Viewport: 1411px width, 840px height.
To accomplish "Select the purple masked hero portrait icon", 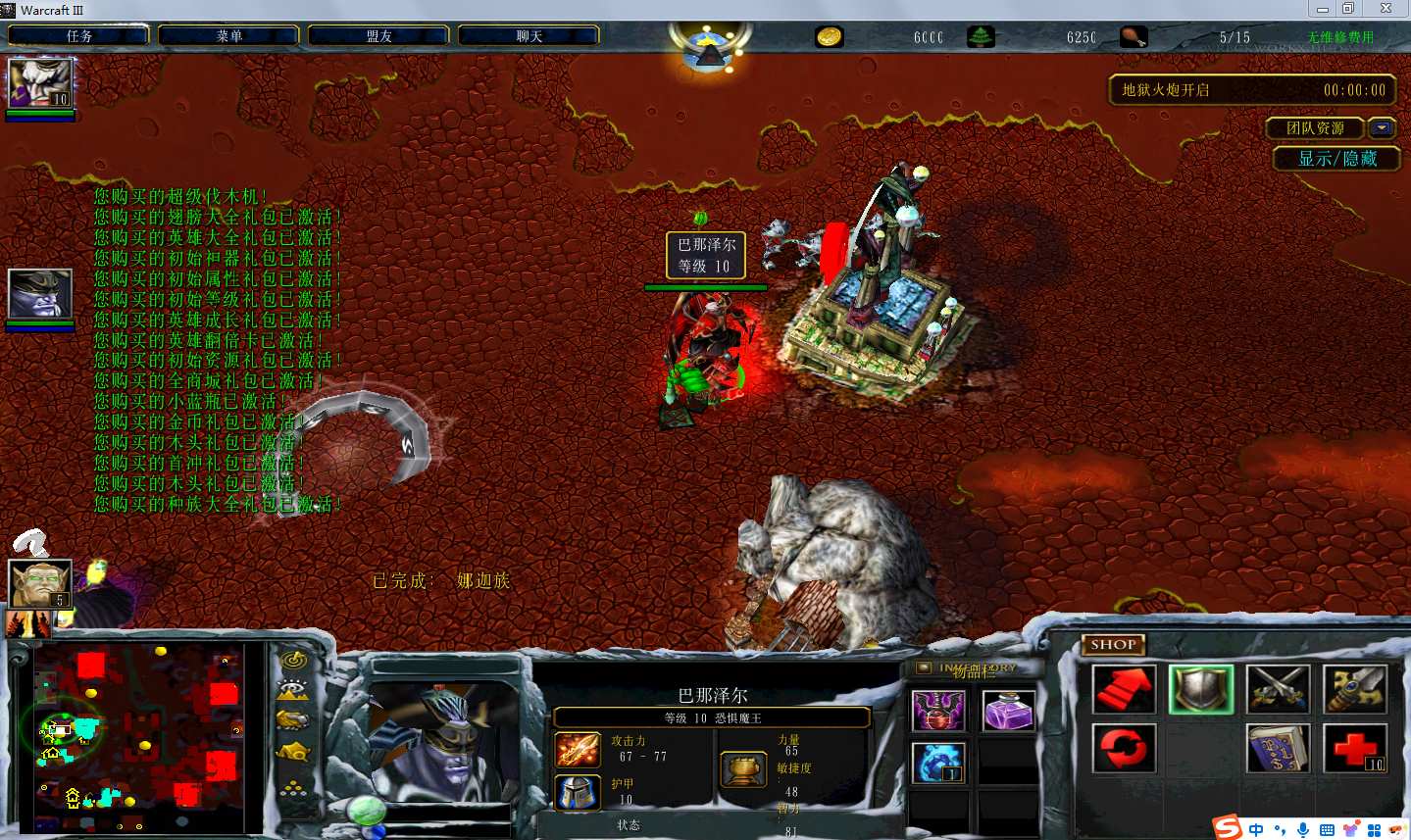I will 40,293.
